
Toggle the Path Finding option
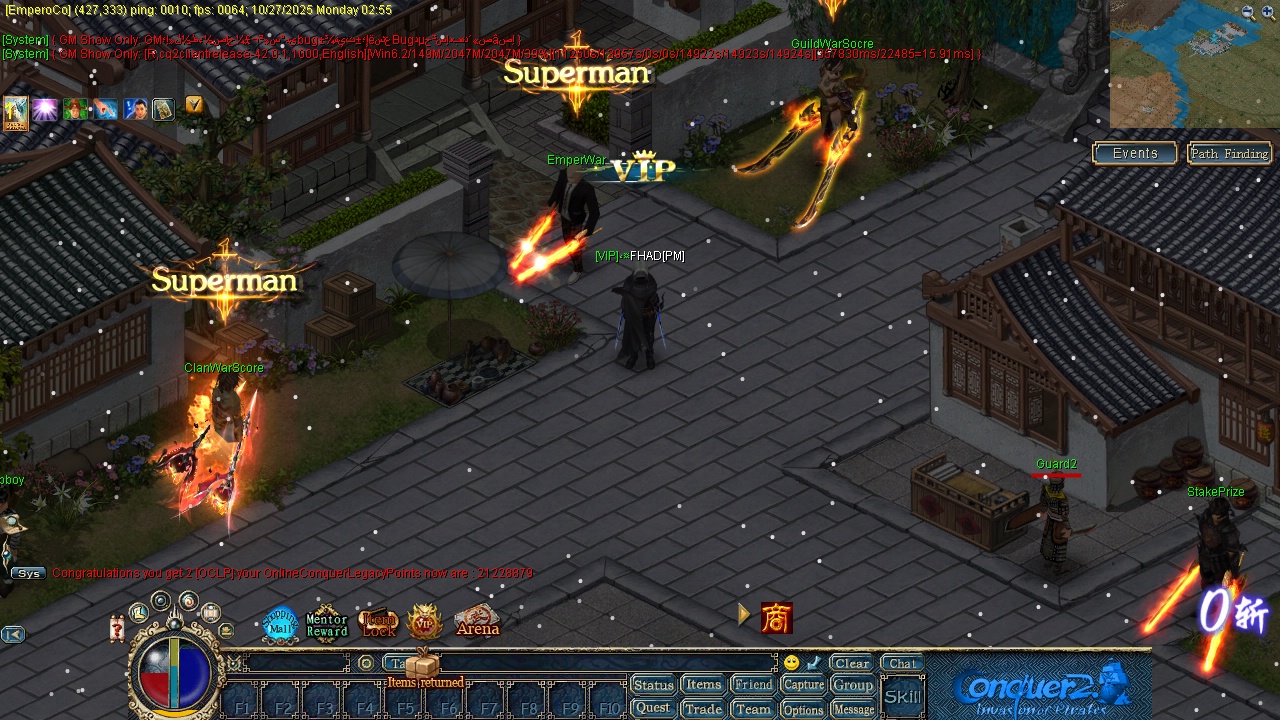pyautogui.click(x=1229, y=153)
